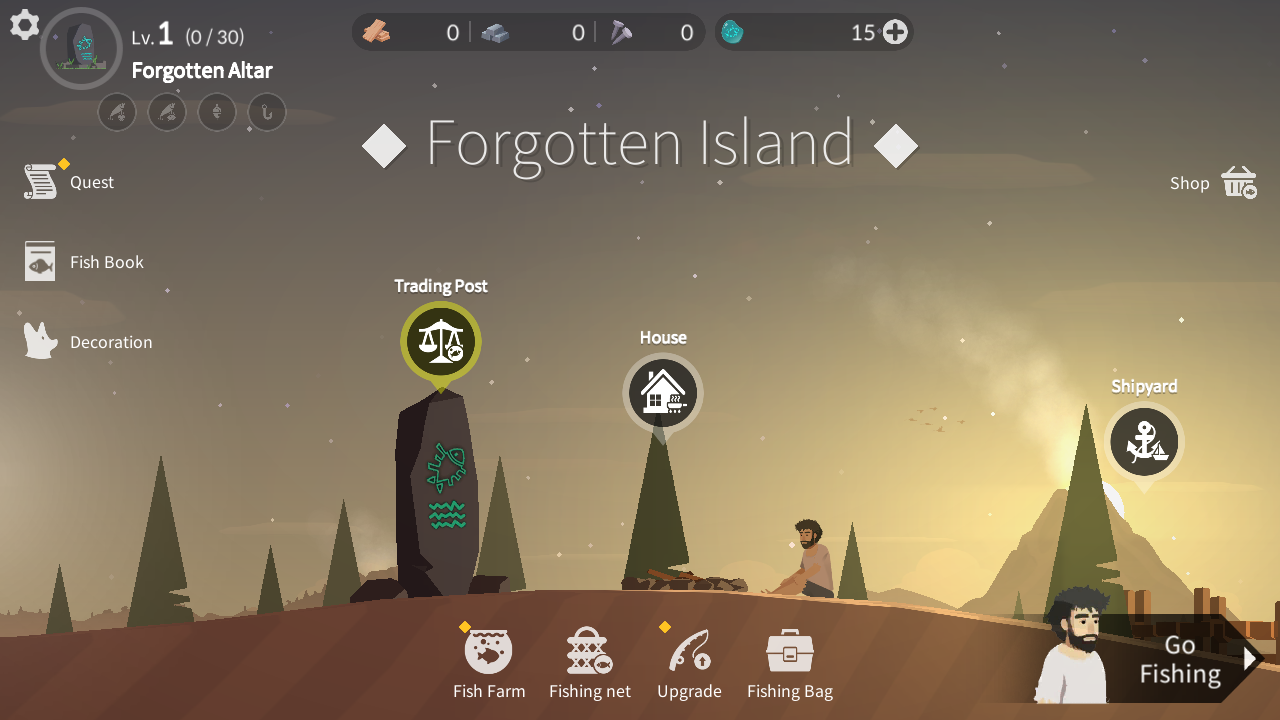Image resolution: width=1280 pixels, height=720 pixels.
Task: Visit the Trading Post
Action: pos(440,342)
